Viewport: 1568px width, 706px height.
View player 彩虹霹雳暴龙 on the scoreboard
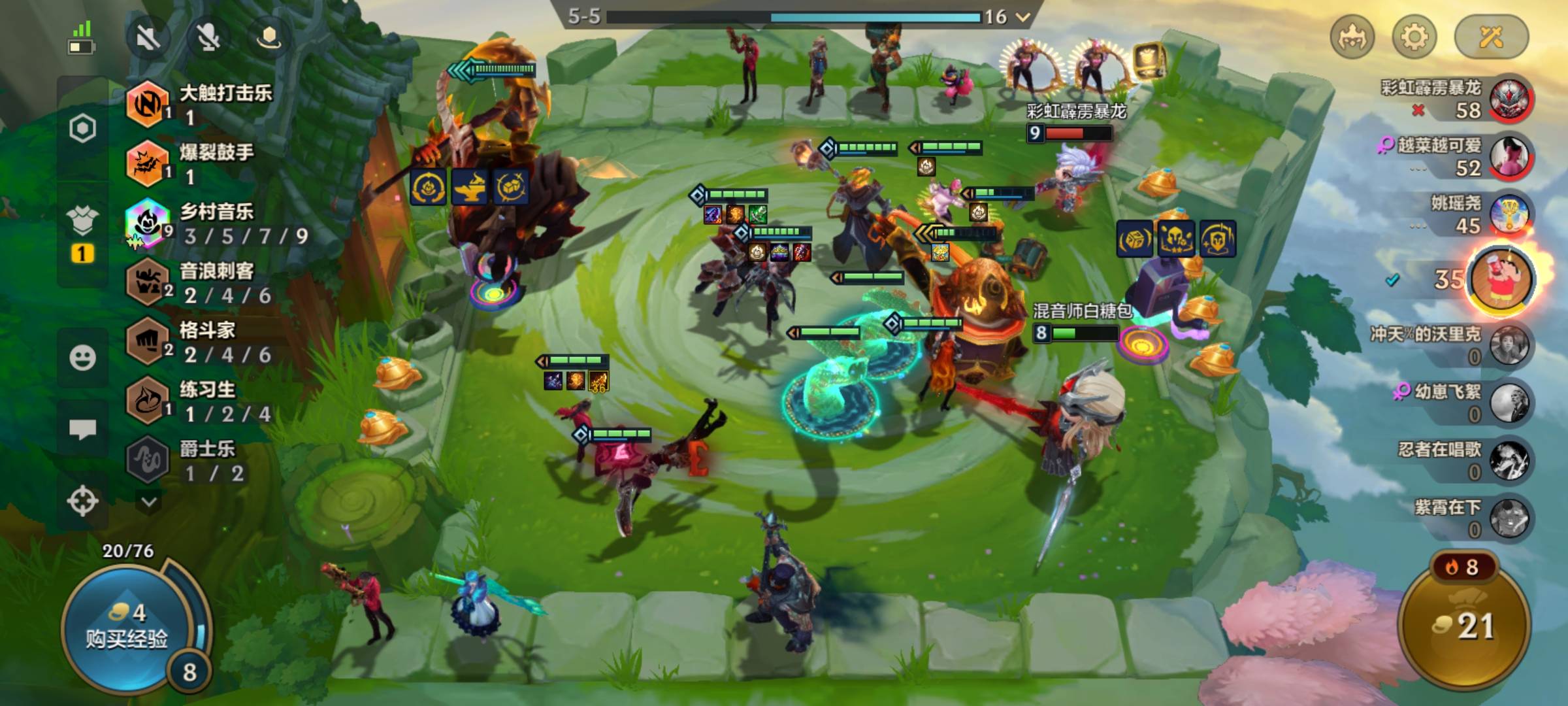[1457, 99]
